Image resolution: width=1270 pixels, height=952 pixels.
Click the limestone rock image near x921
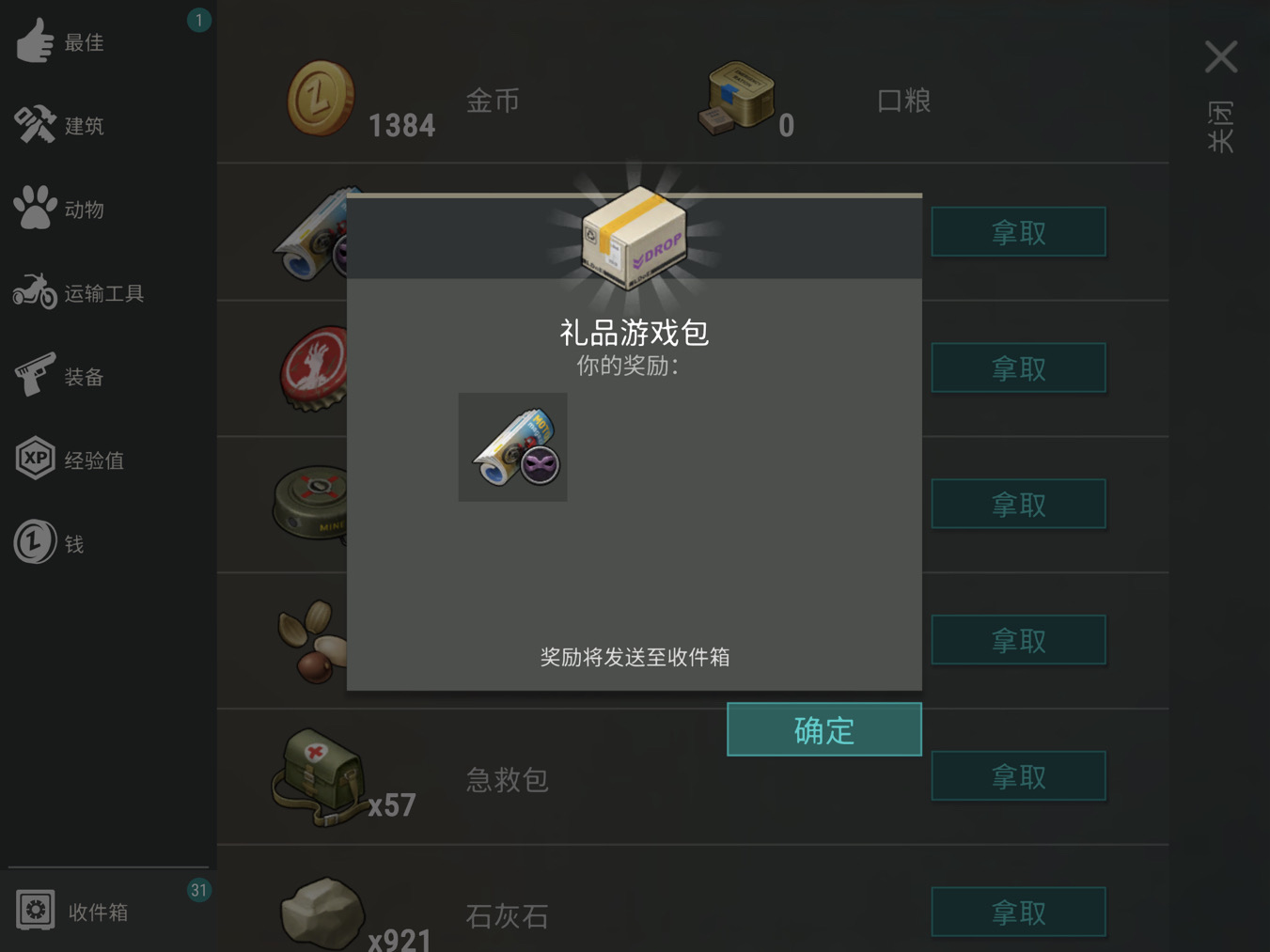323,910
